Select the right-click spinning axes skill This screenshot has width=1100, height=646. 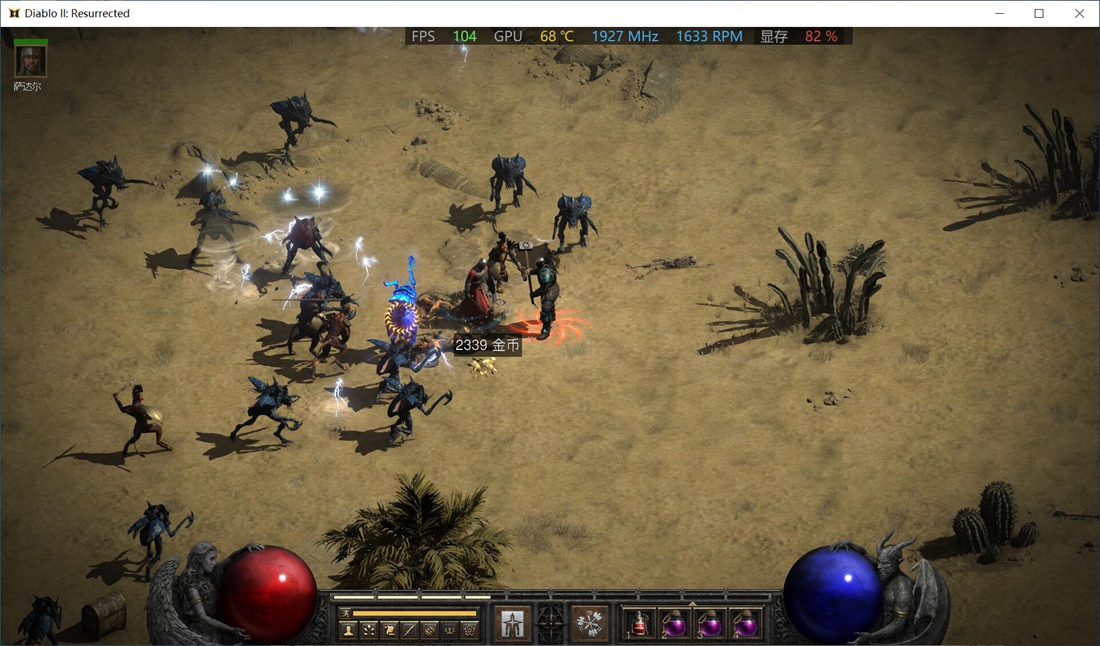590,623
